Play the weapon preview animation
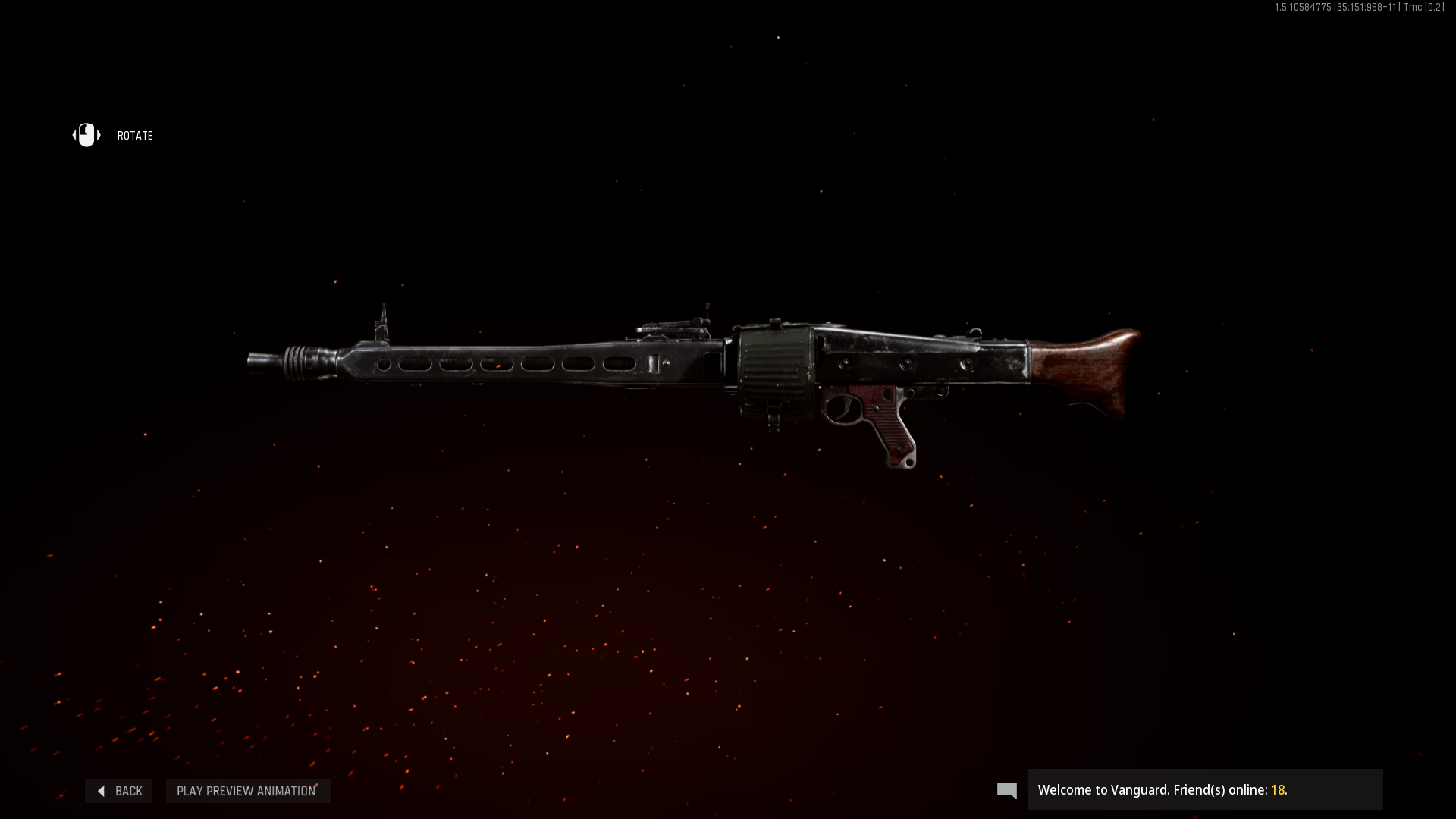The height and width of the screenshot is (819, 1456). [x=247, y=791]
